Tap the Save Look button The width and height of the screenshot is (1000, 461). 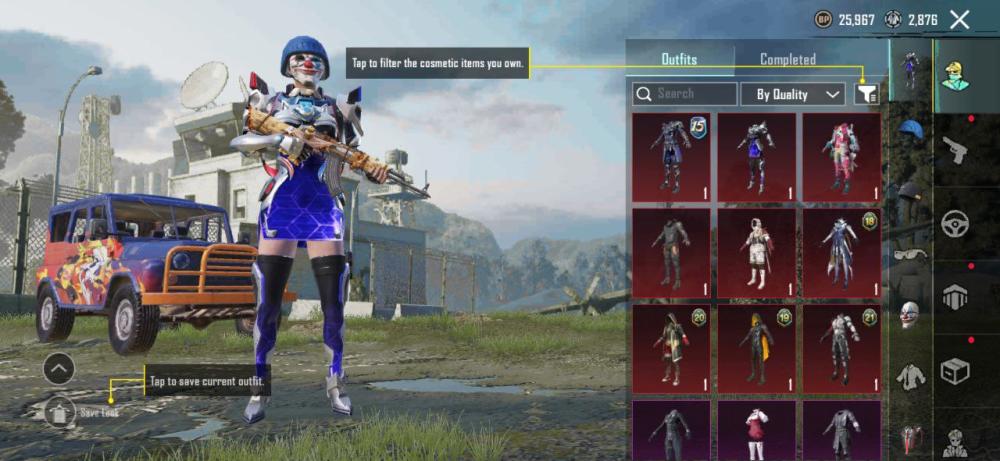pos(60,411)
